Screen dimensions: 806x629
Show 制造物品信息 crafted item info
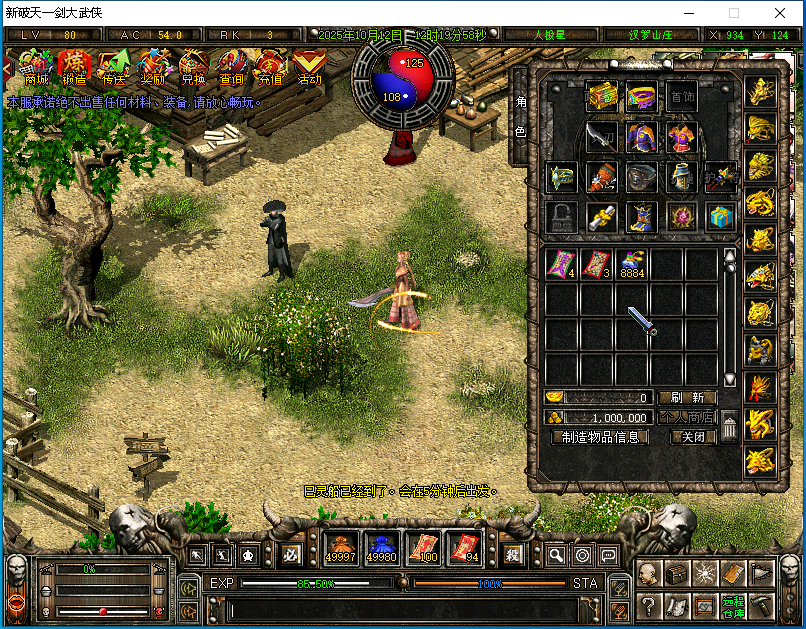click(x=600, y=437)
